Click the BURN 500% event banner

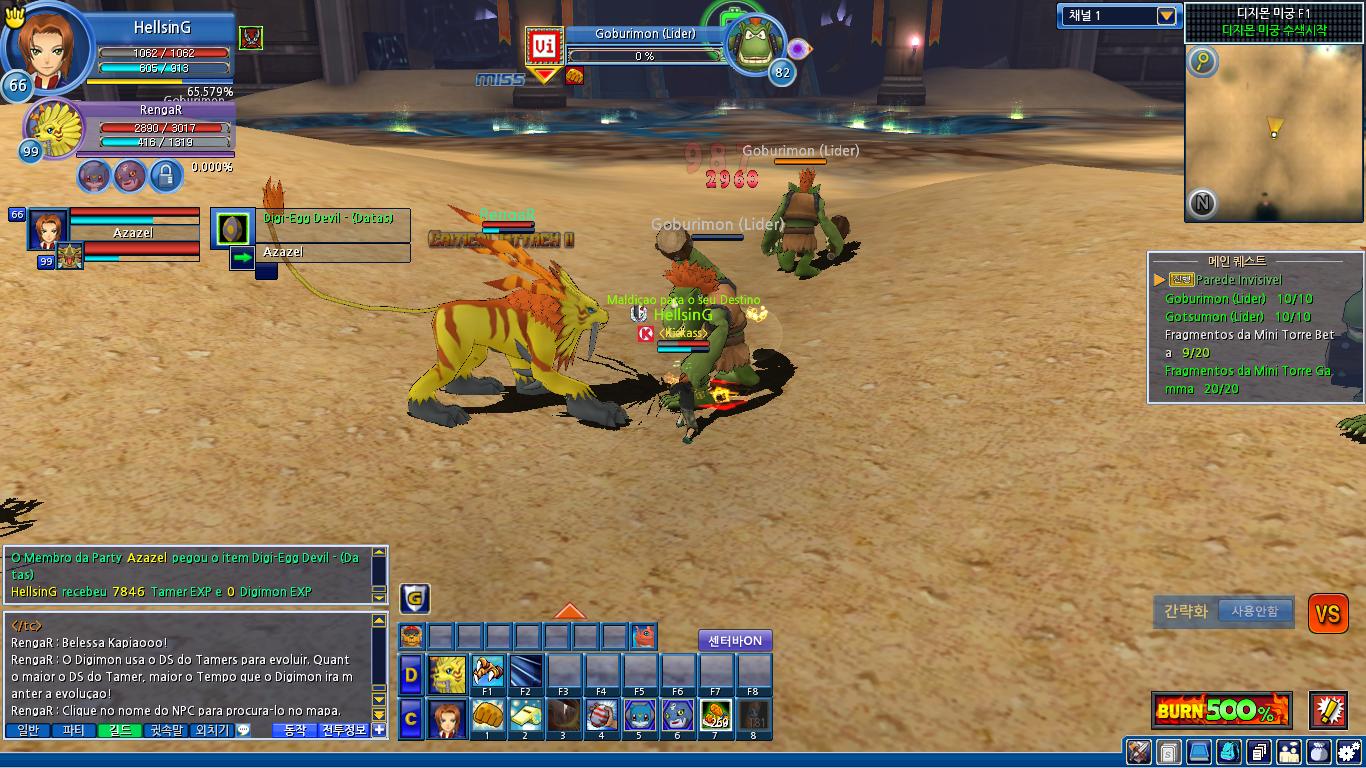1221,711
